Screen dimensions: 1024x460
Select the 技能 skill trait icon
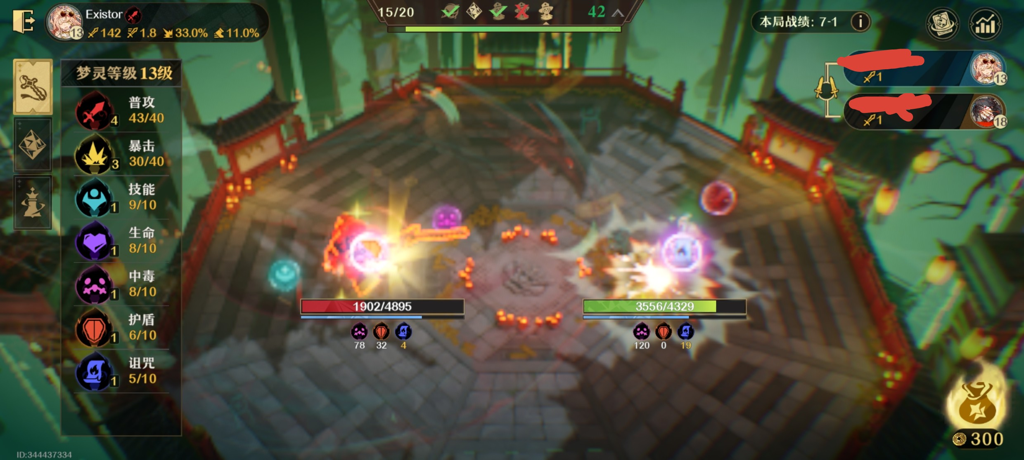pos(94,198)
